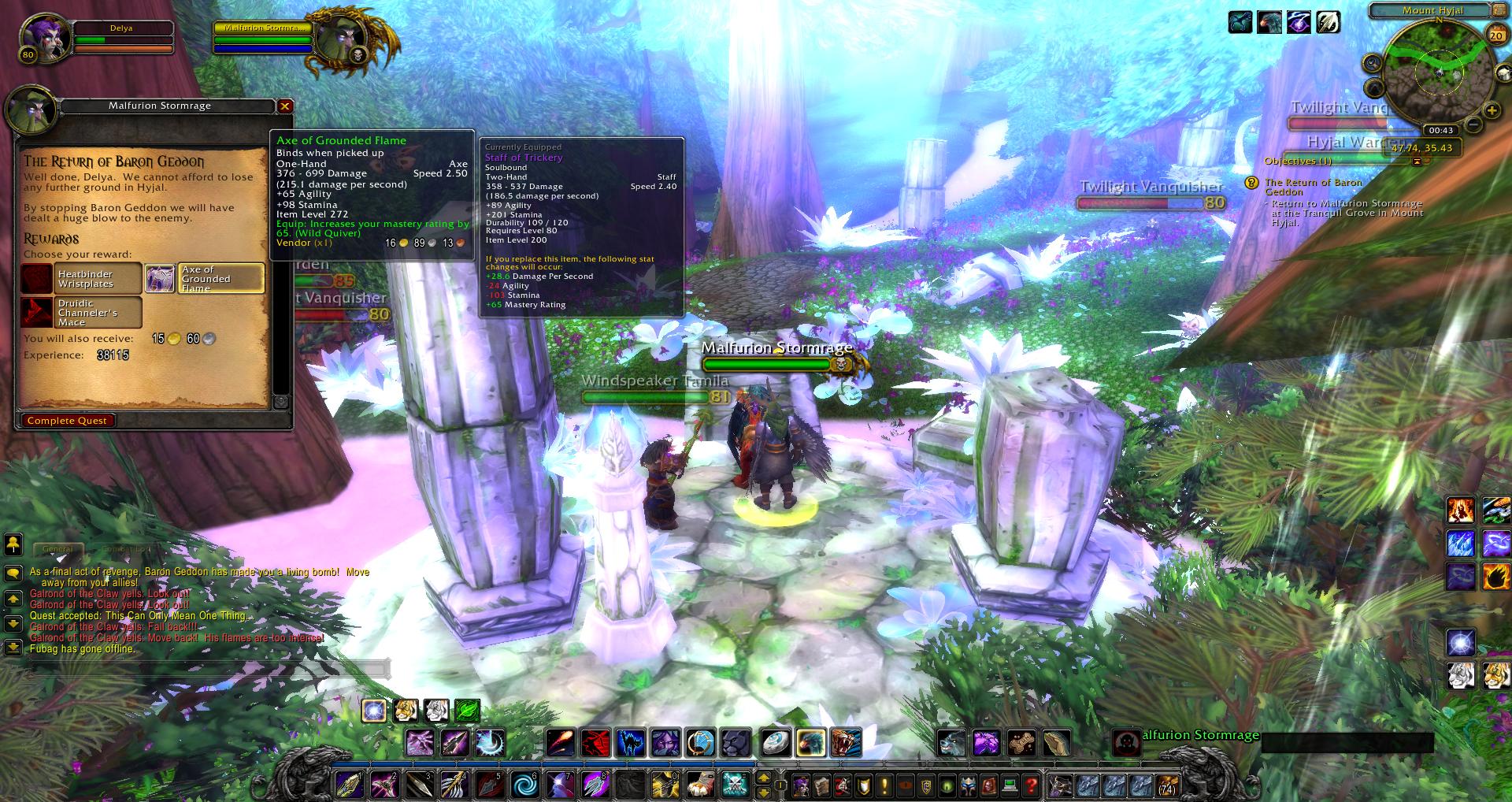The image size is (1512, 802).
Task: Feed pet using the bone biscuit icon
Action: (1021, 743)
